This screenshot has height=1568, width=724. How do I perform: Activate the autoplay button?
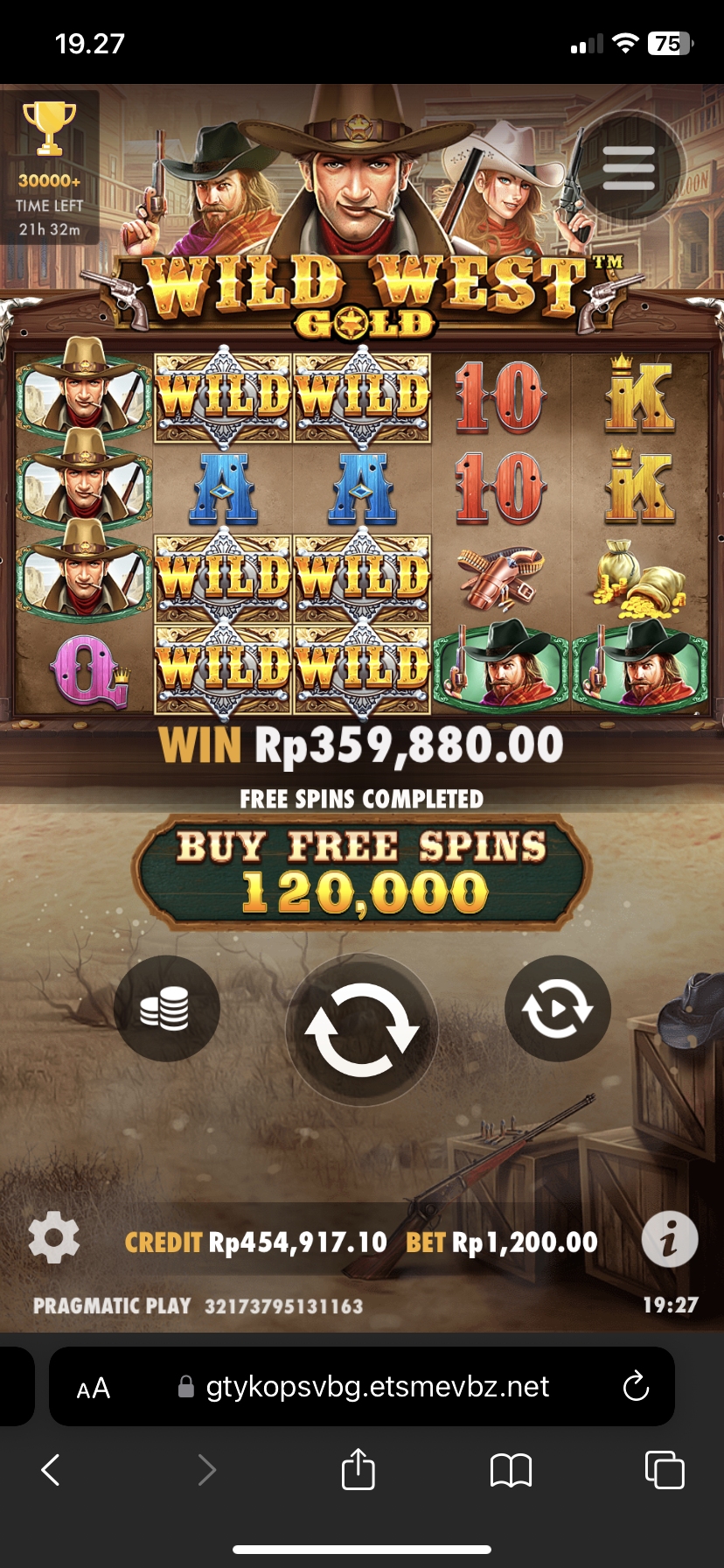tap(558, 1009)
